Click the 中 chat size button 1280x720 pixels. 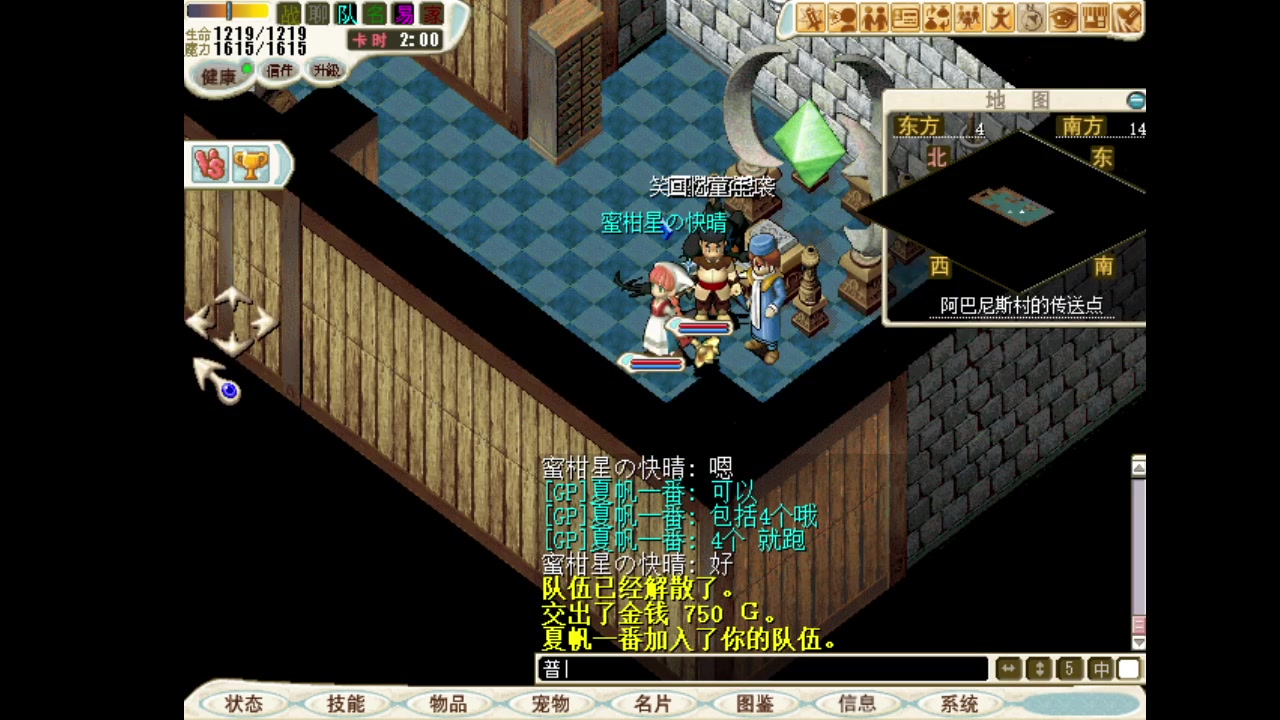pos(1100,669)
